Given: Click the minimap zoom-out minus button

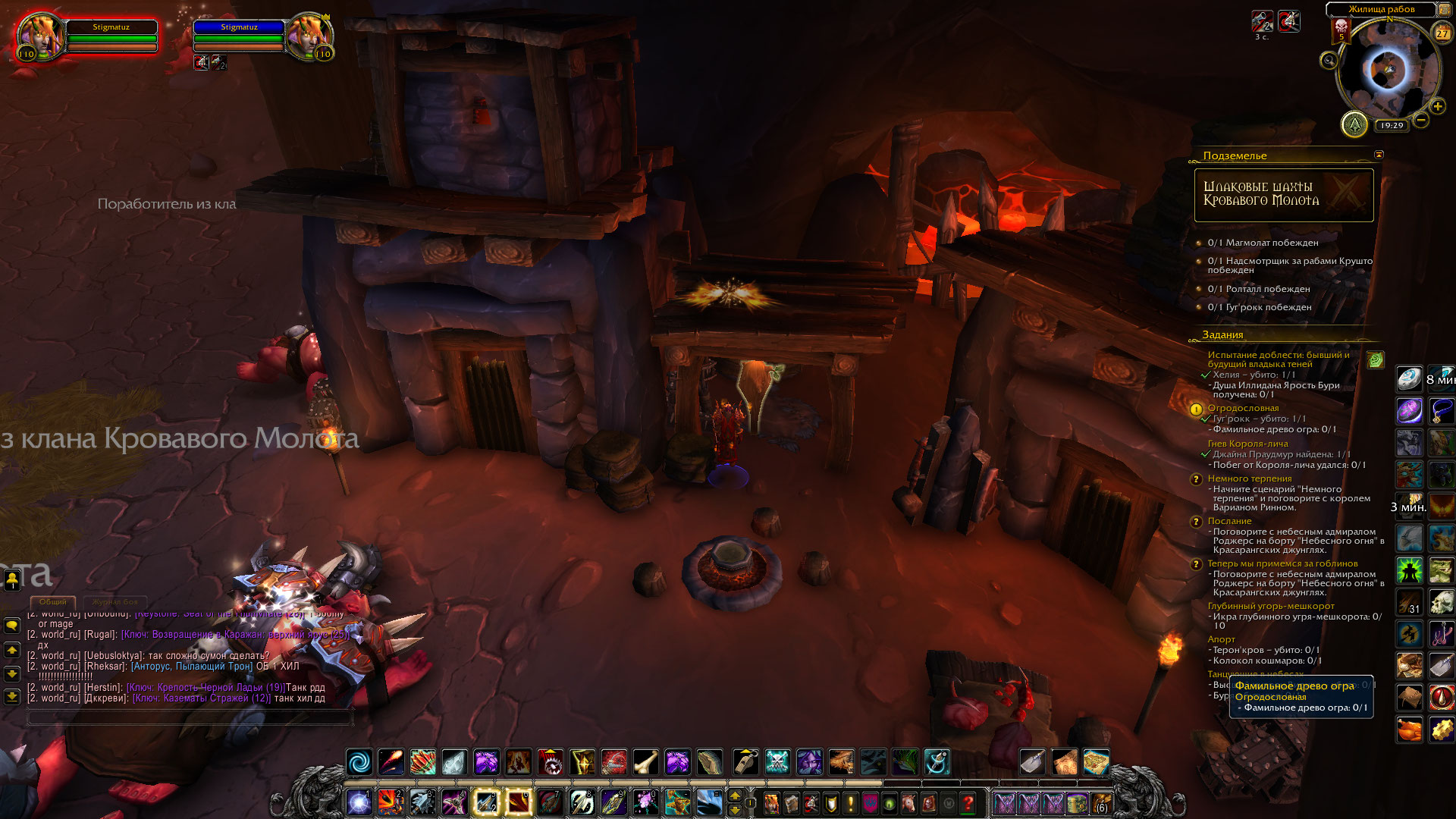Looking at the screenshot, I should 1421,120.
